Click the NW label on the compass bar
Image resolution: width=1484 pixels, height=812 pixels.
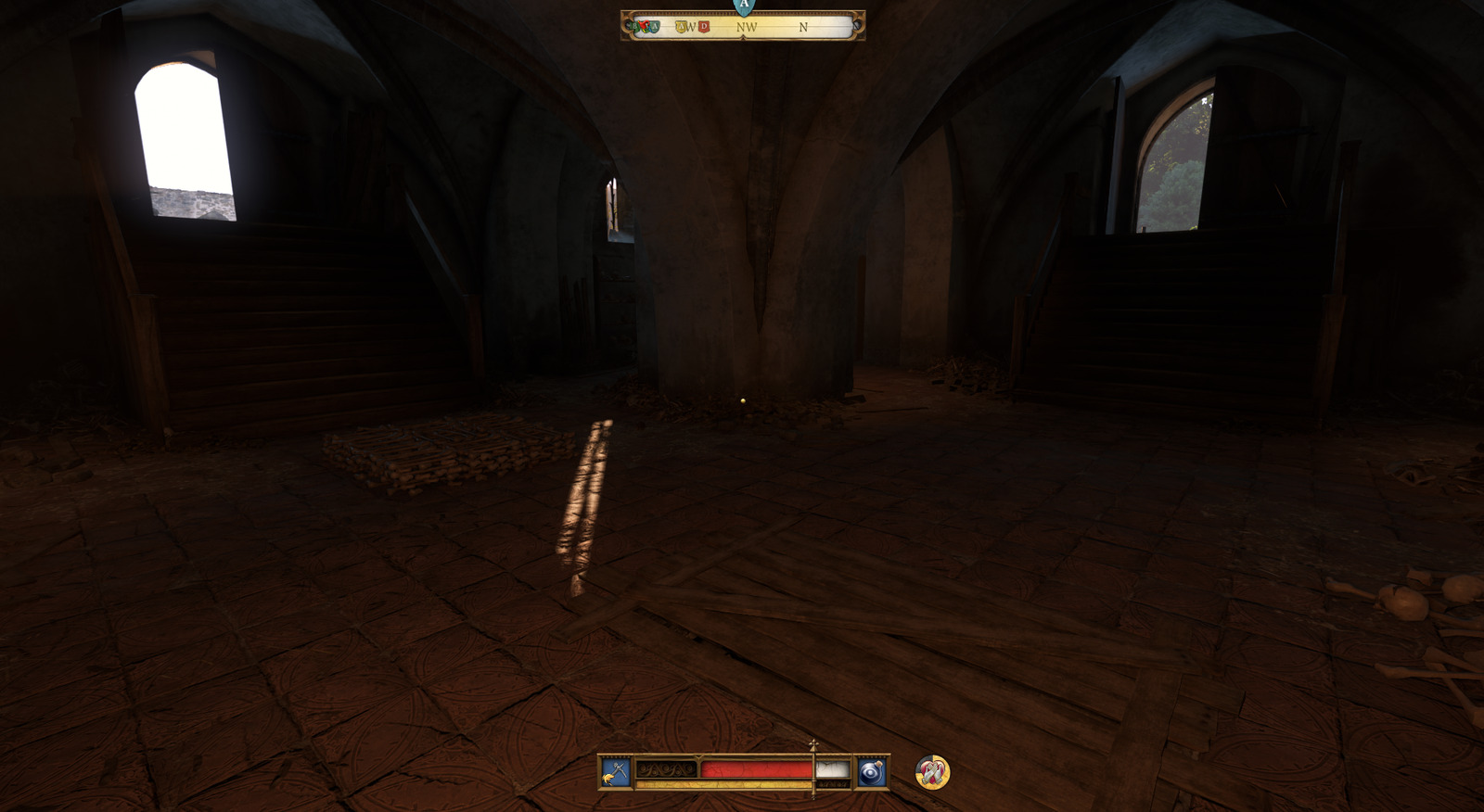(747, 27)
